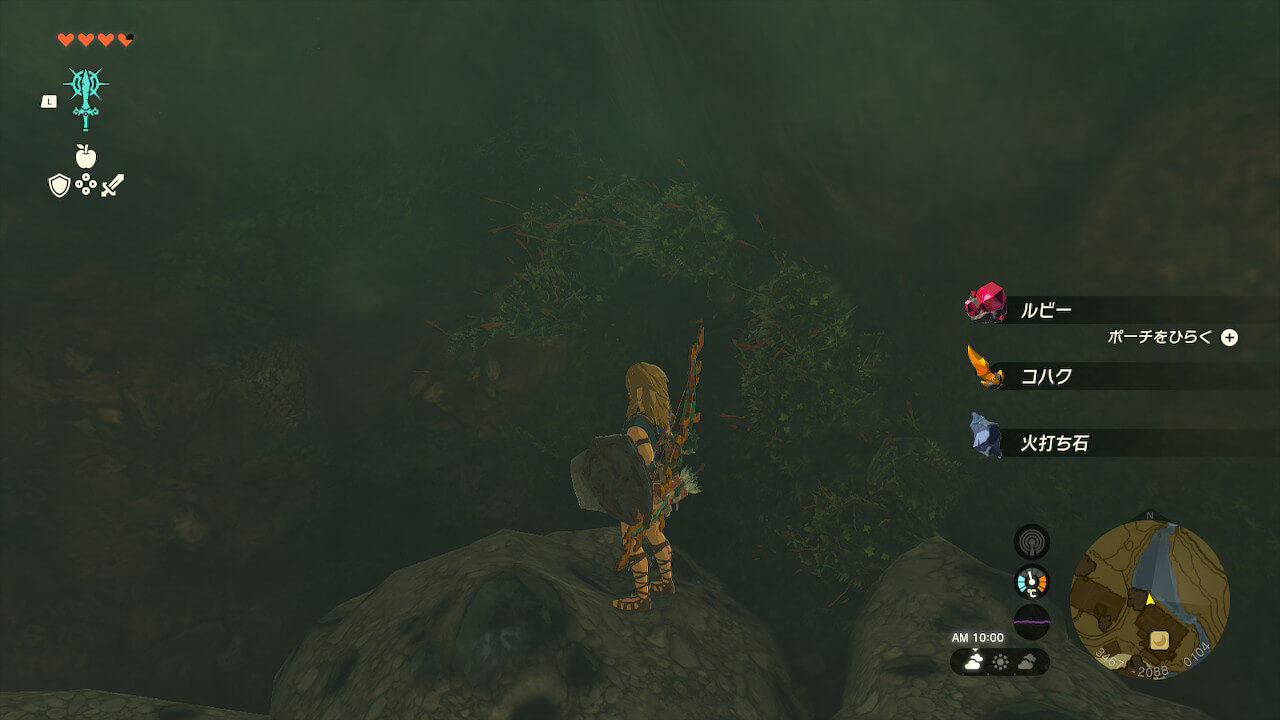The image size is (1280, 720).
Task: Click the noise level indicator
Action: click(x=1031, y=621)
